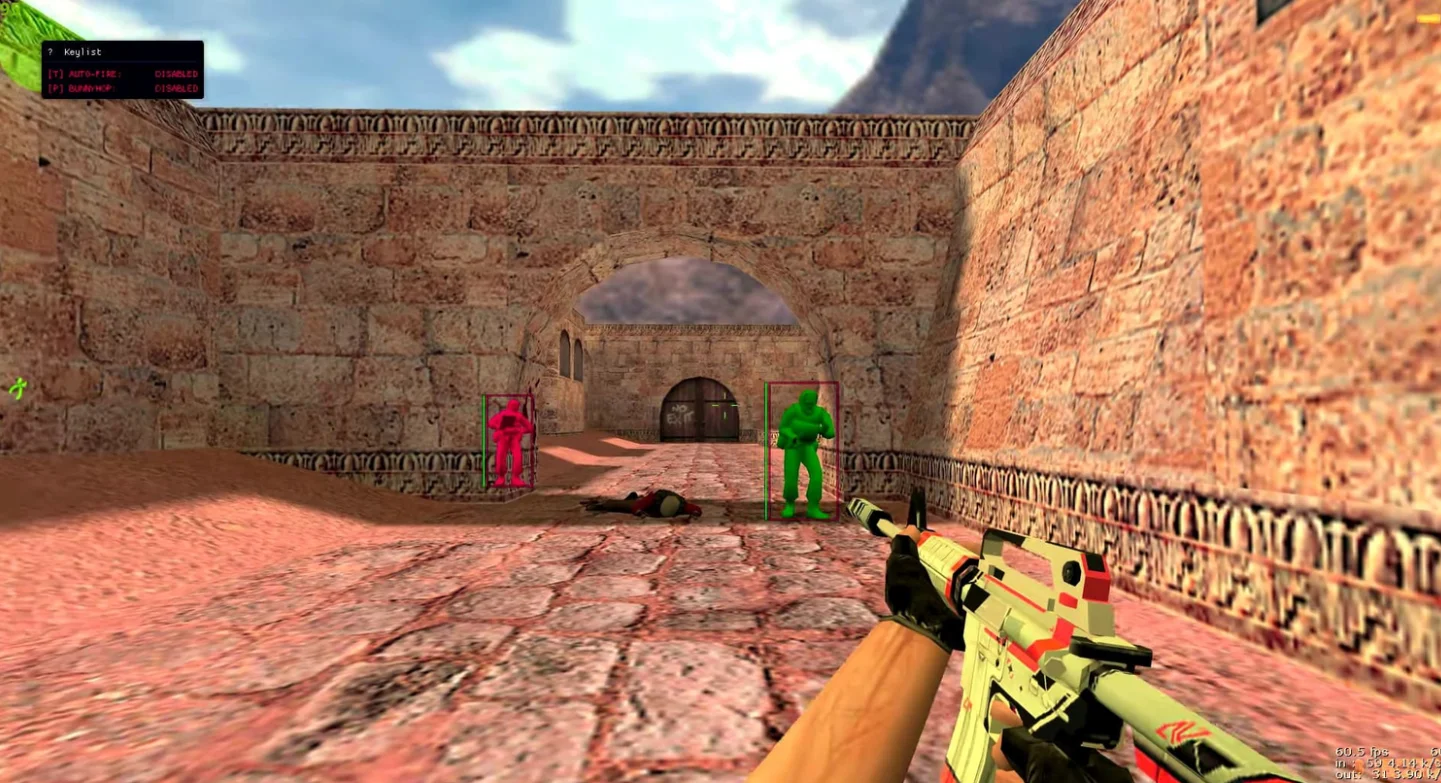Click the question mark icon beside Keylist

50,52
